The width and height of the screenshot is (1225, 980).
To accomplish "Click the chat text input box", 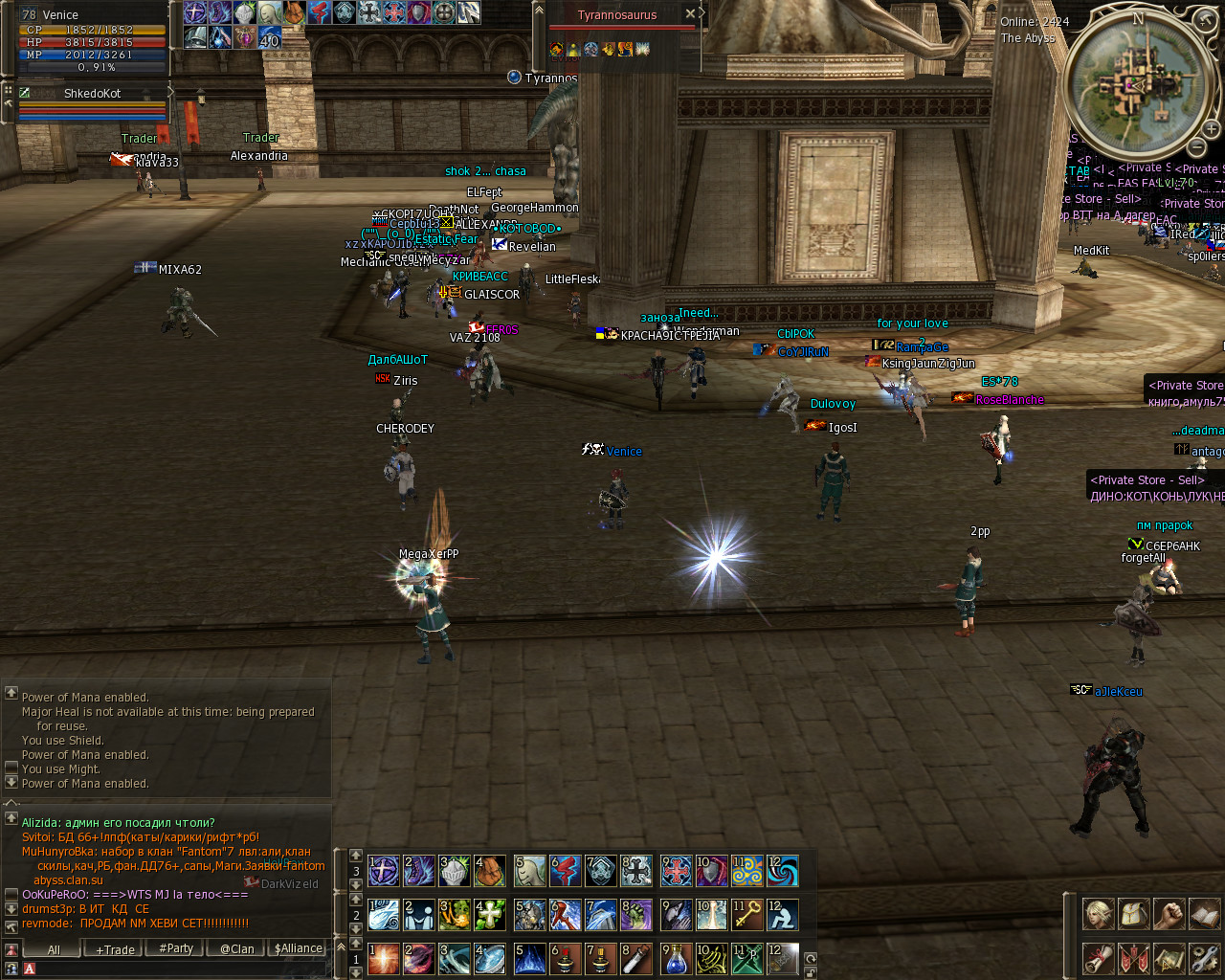I will click(172, 969).
